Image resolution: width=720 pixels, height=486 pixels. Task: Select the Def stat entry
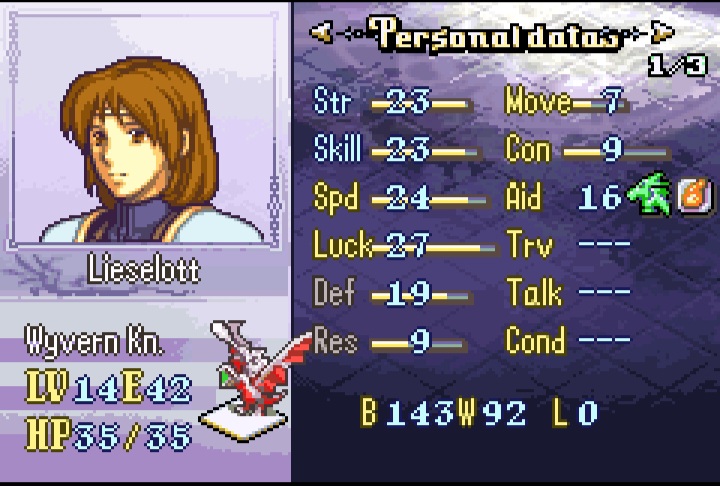point(390,294)
